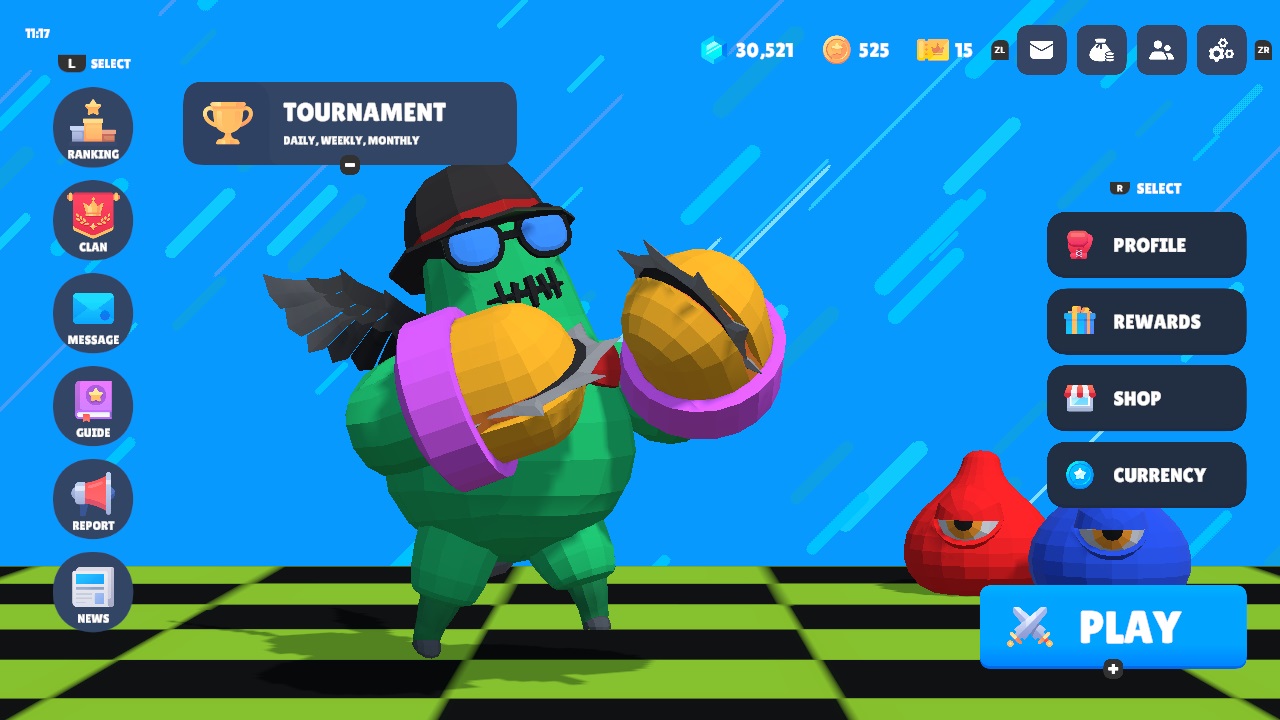Open the Guide book icon
Screen dimensions: 1280x720
[93, 406]
